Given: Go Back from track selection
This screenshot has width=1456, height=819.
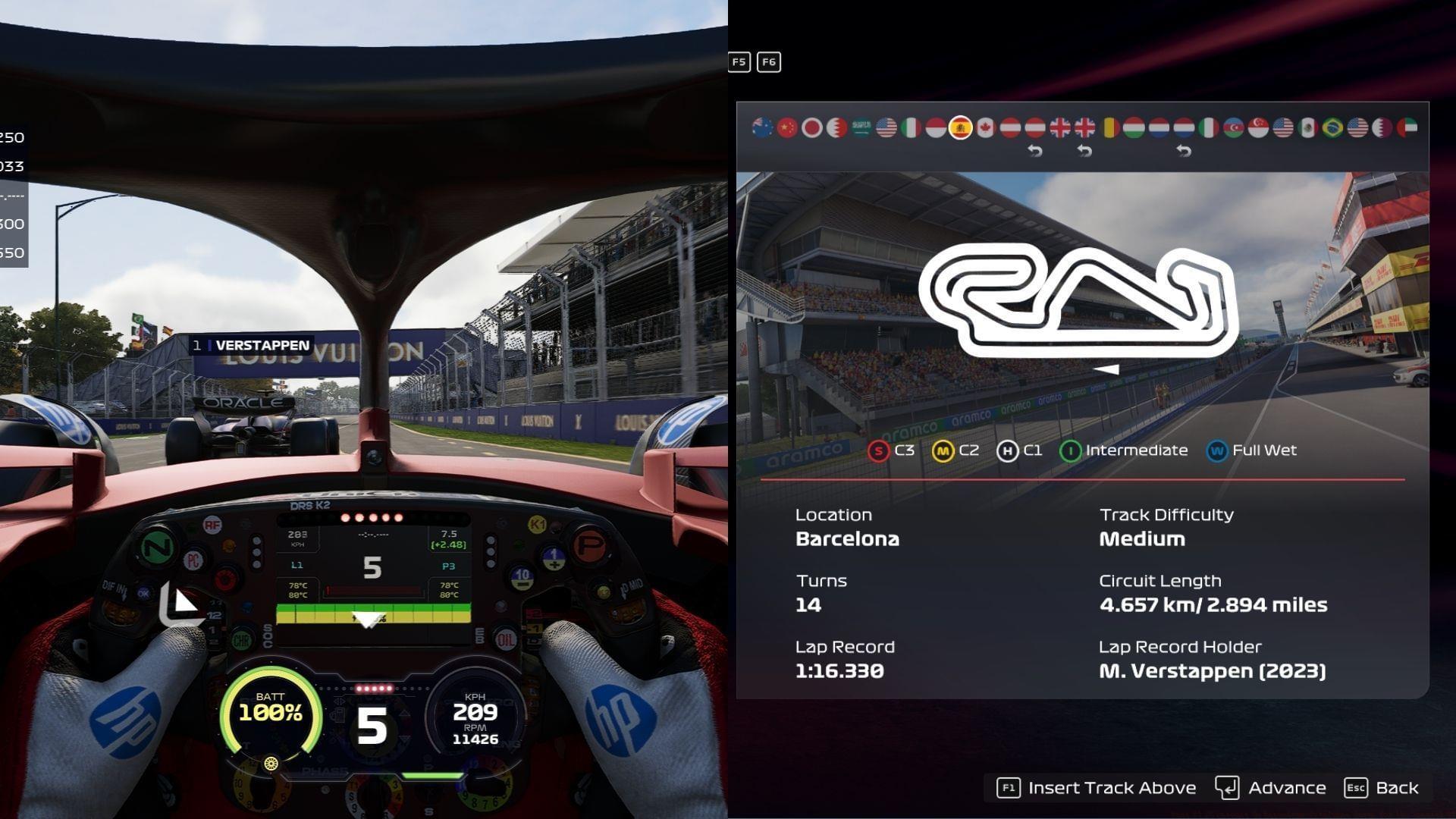Looking at the screenshot, I should pos(1382,788).
